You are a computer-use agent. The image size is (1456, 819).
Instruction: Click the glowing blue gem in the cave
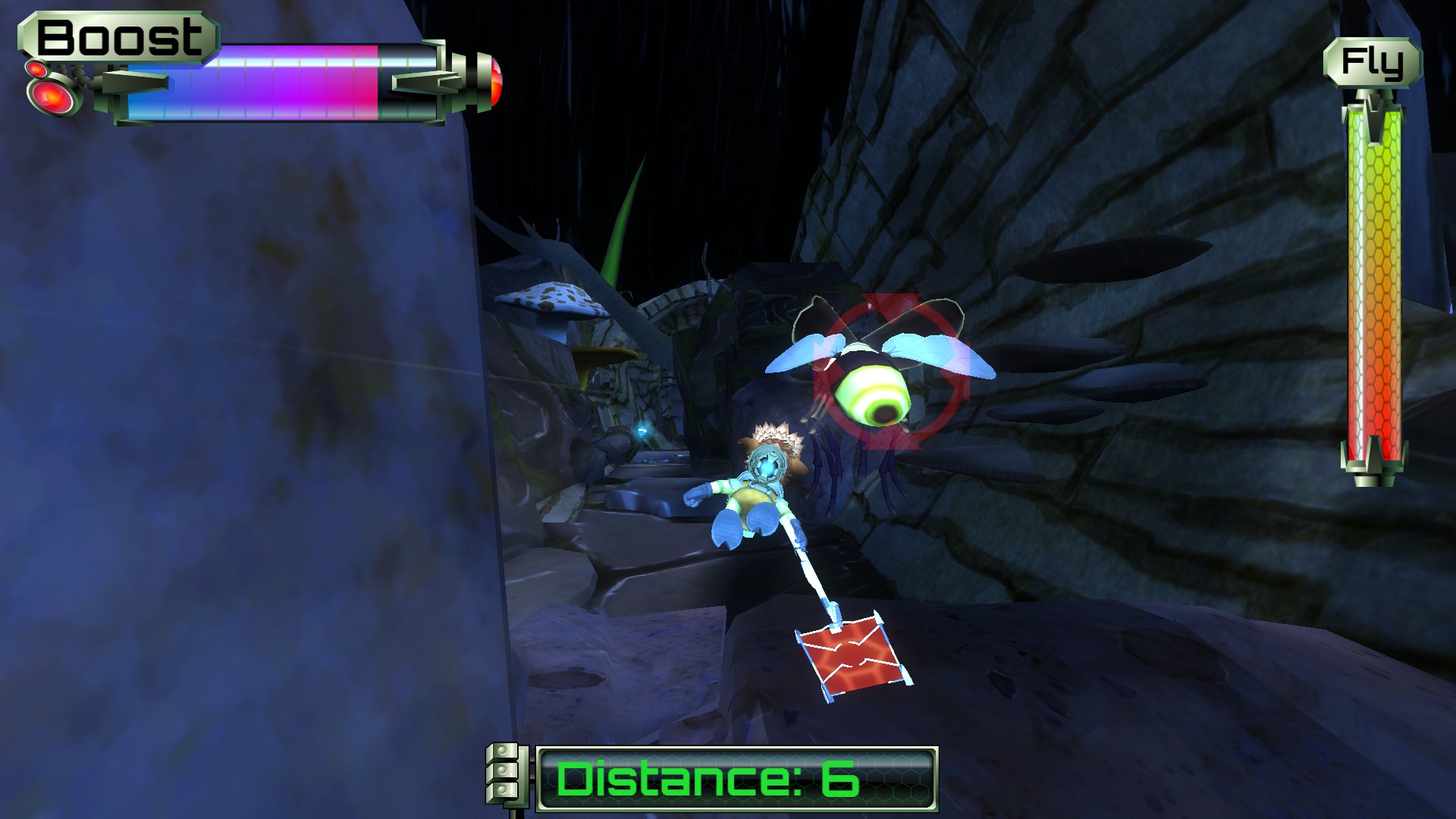pos(644,430)
